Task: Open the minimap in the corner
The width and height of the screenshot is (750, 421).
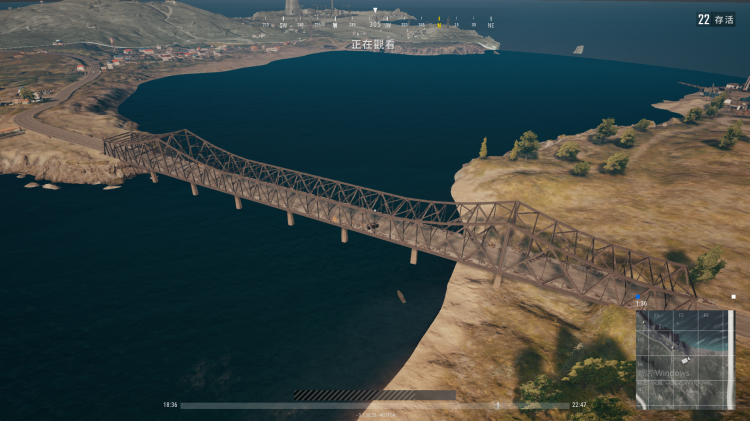Action: coord(685,359)
